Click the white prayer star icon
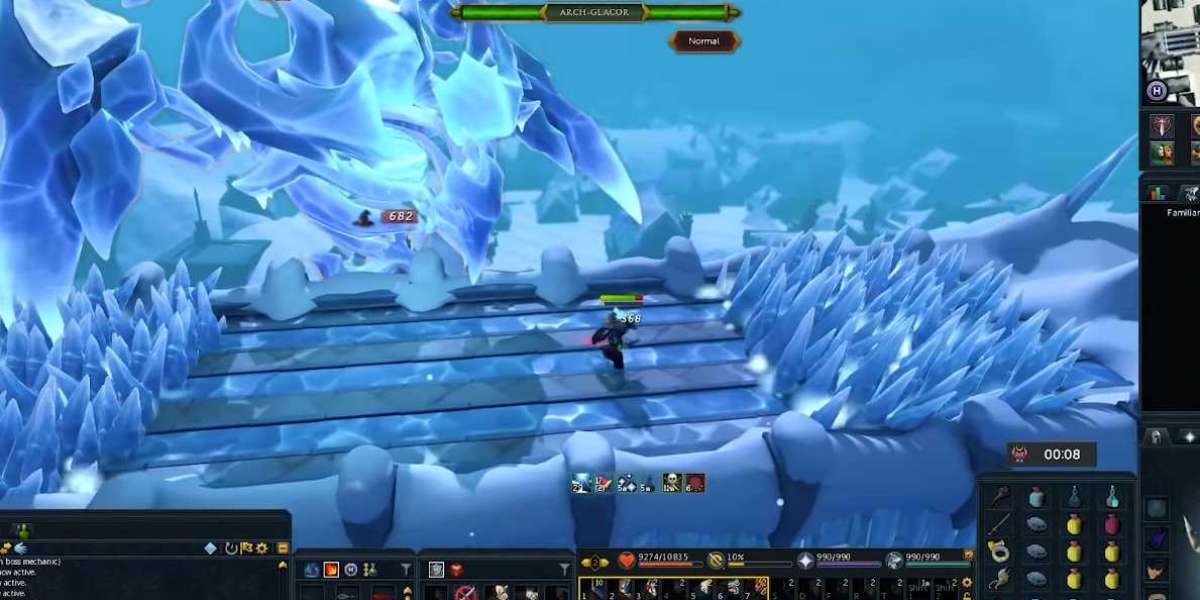1200x600 pixels. tap(805, 561)
